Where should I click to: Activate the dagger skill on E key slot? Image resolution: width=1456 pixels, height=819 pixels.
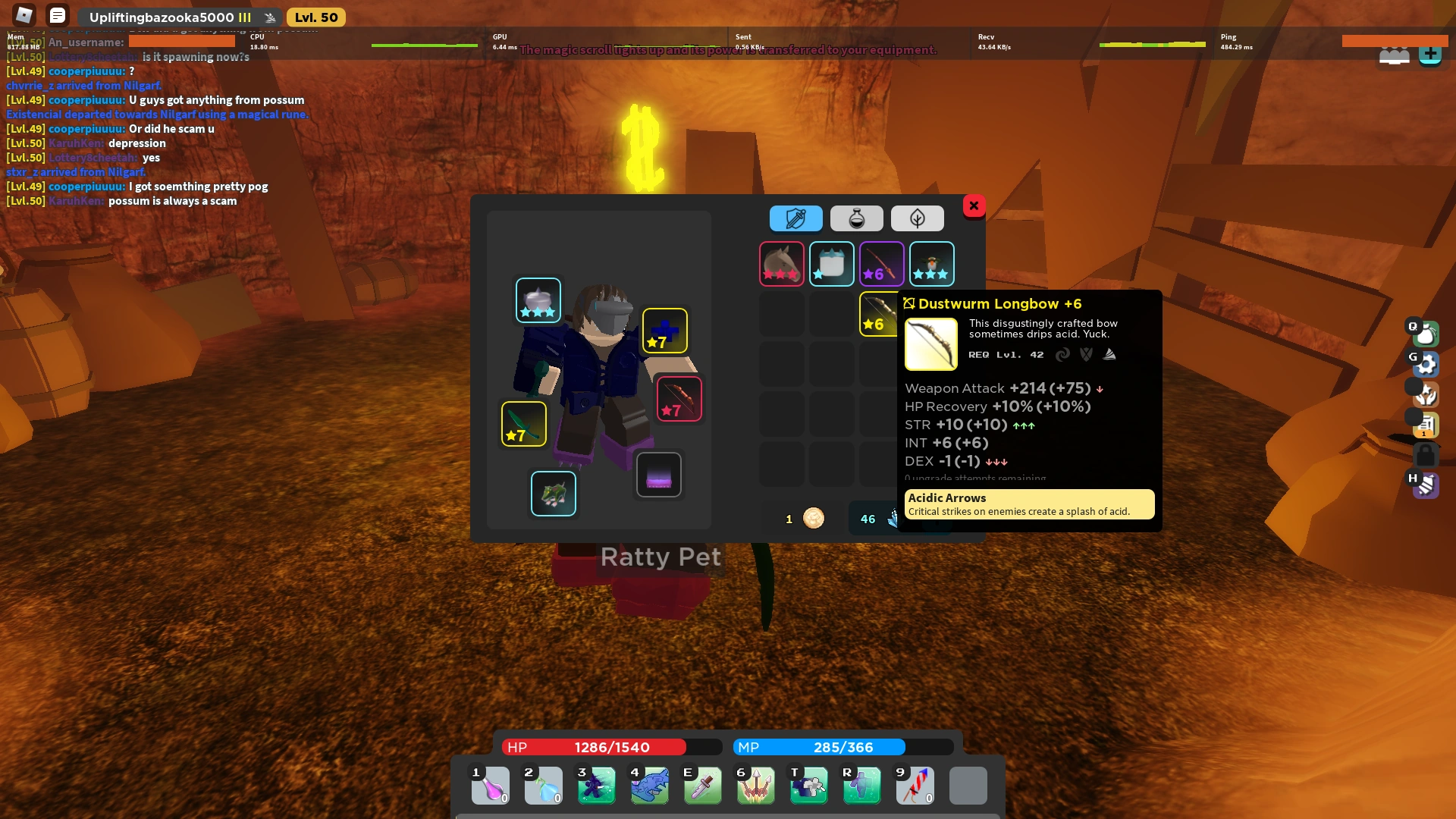(x=703, y=786)
